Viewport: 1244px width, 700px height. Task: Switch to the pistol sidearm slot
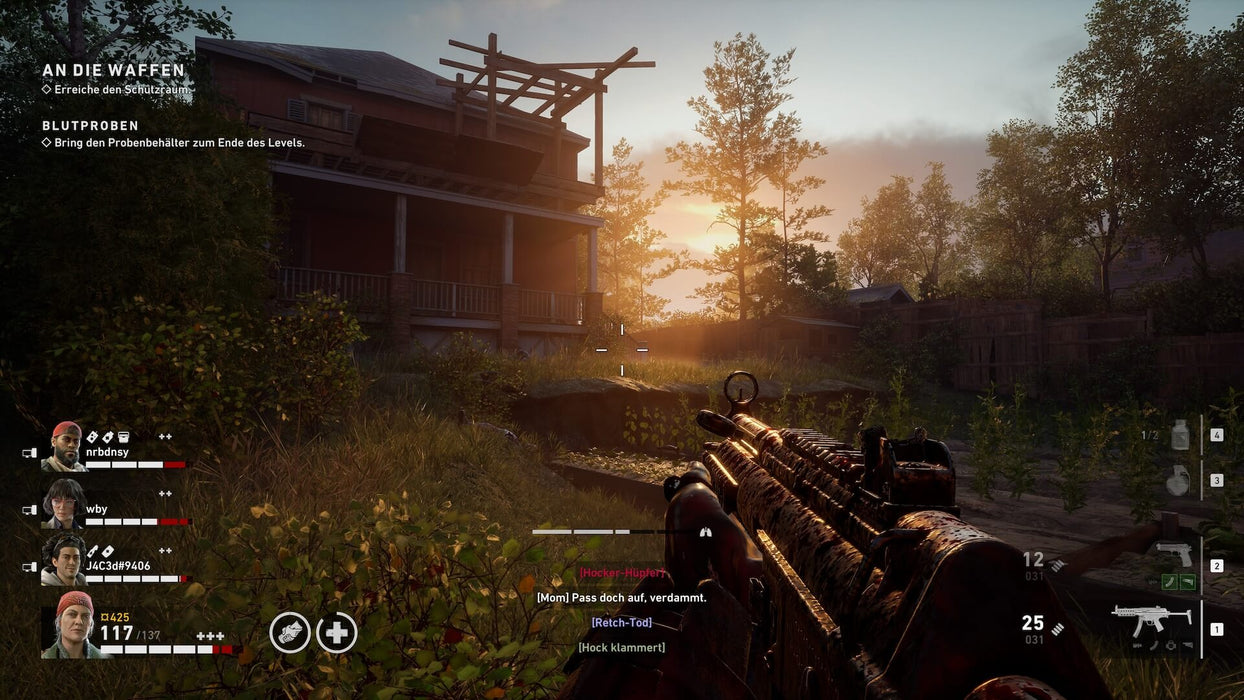point(1174,553)
